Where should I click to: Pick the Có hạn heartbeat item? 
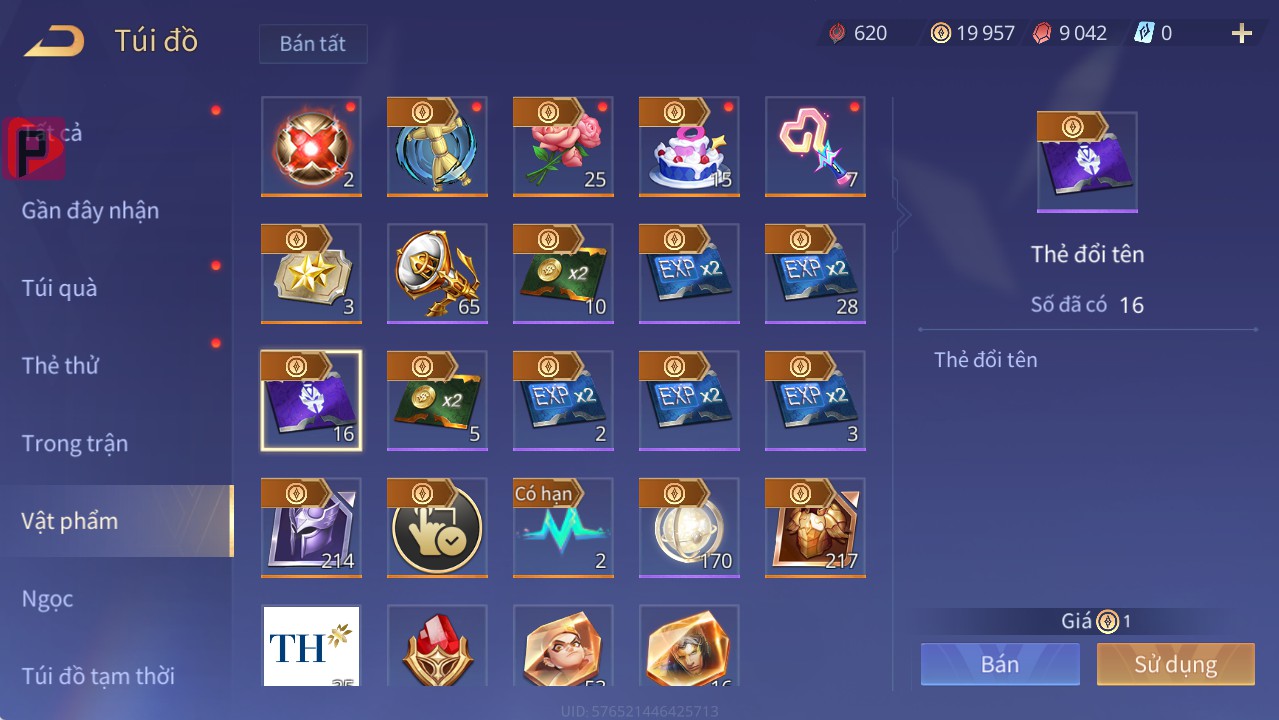(x=563, y=527)
